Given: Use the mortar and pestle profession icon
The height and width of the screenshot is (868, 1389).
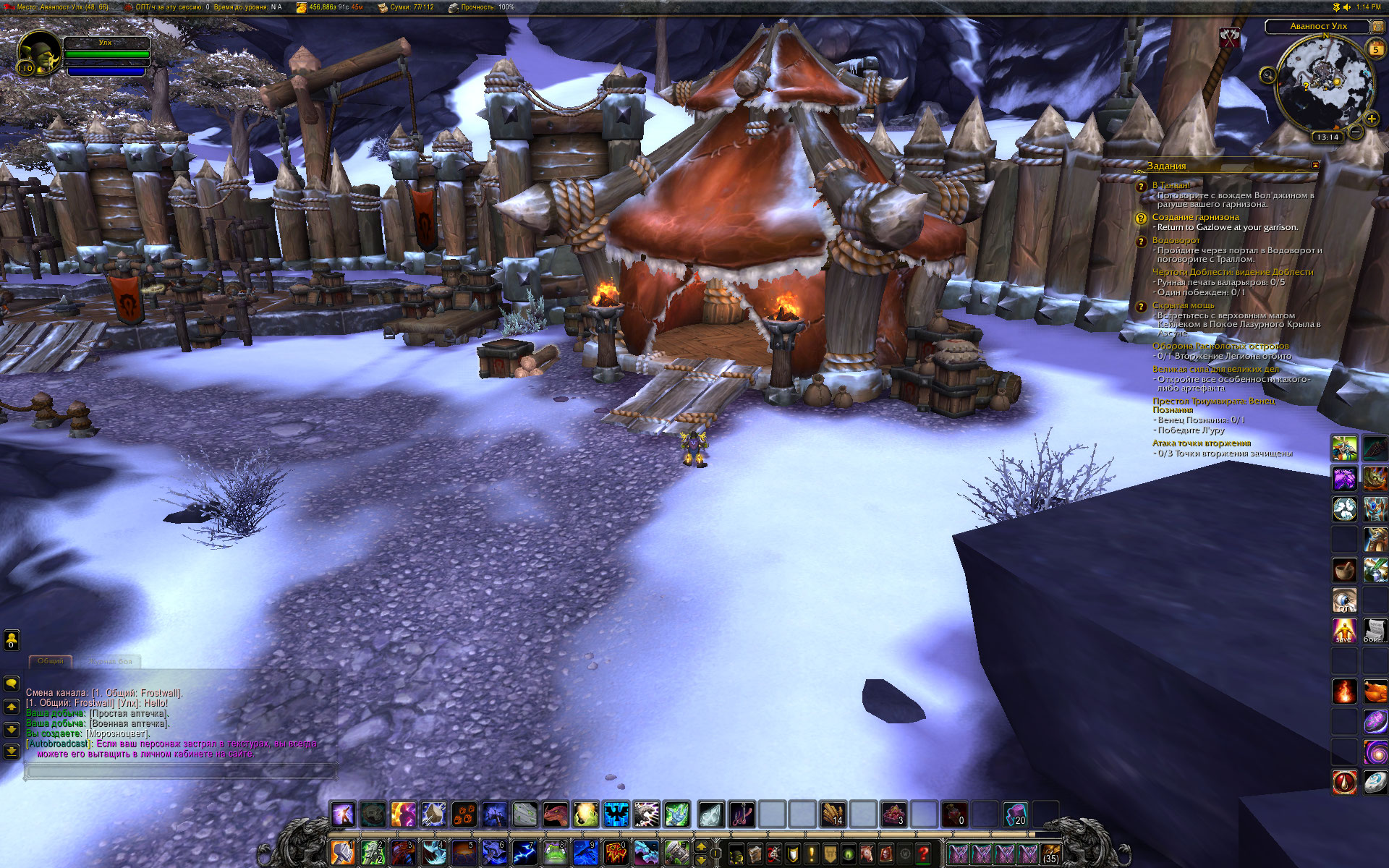Looking at the screenshot, I should tap(1344, 569).
